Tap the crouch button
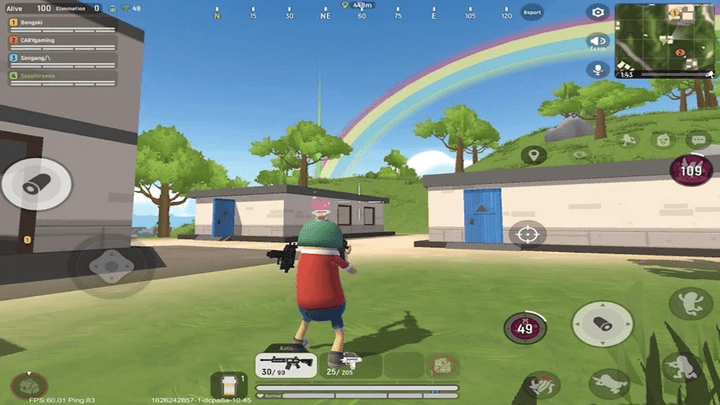The width and height of the screenshot is (720, 405). (684, 365)
